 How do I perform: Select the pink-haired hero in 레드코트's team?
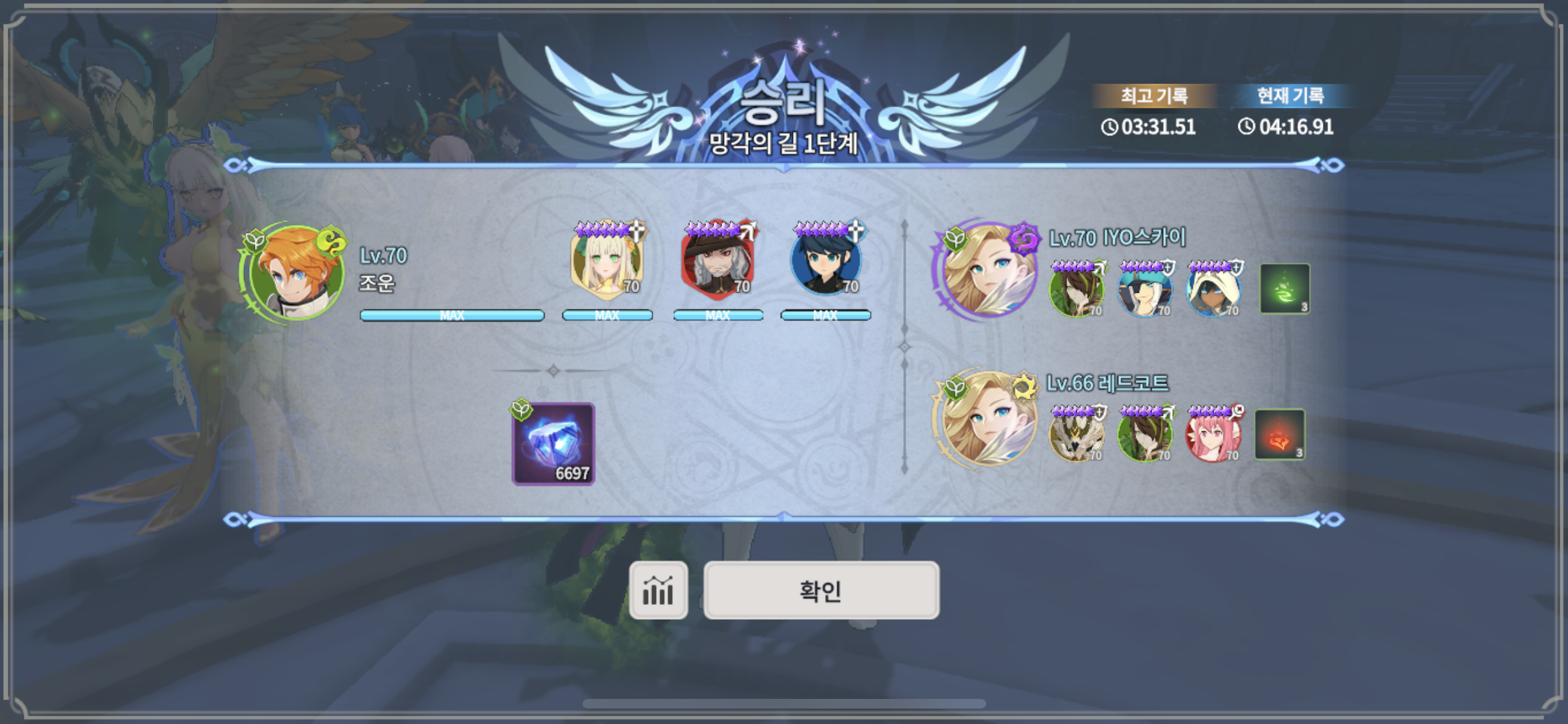(x=1213, y=435)
